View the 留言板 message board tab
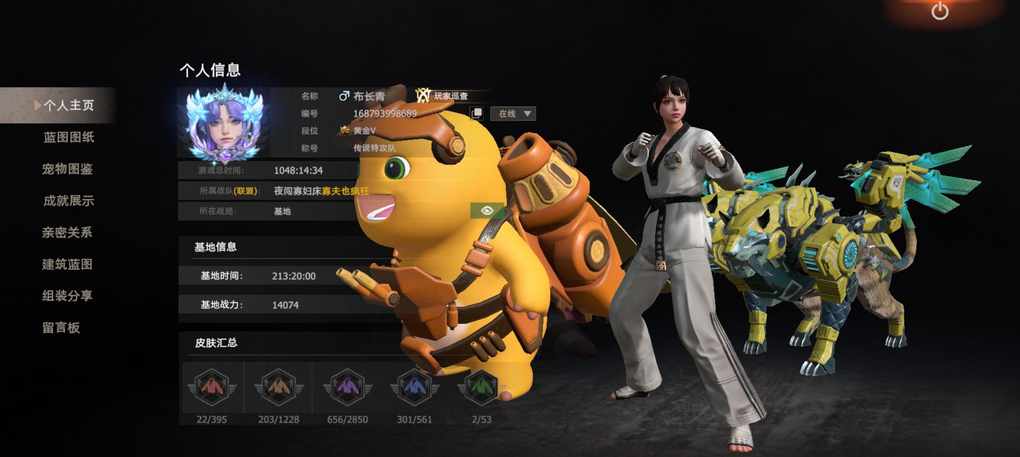 point(61,327)
